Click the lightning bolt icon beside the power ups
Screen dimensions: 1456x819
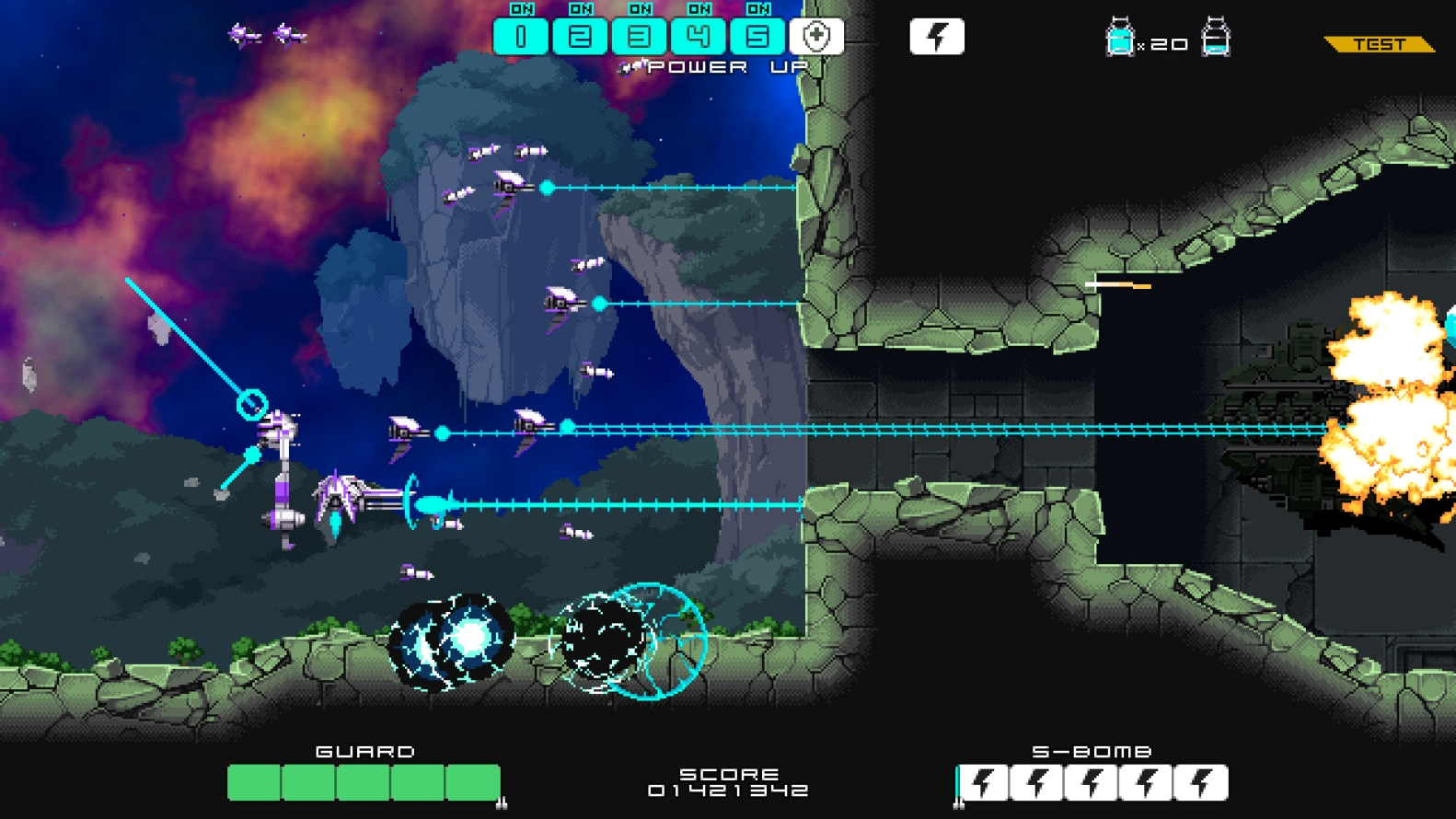click(937, 37)
